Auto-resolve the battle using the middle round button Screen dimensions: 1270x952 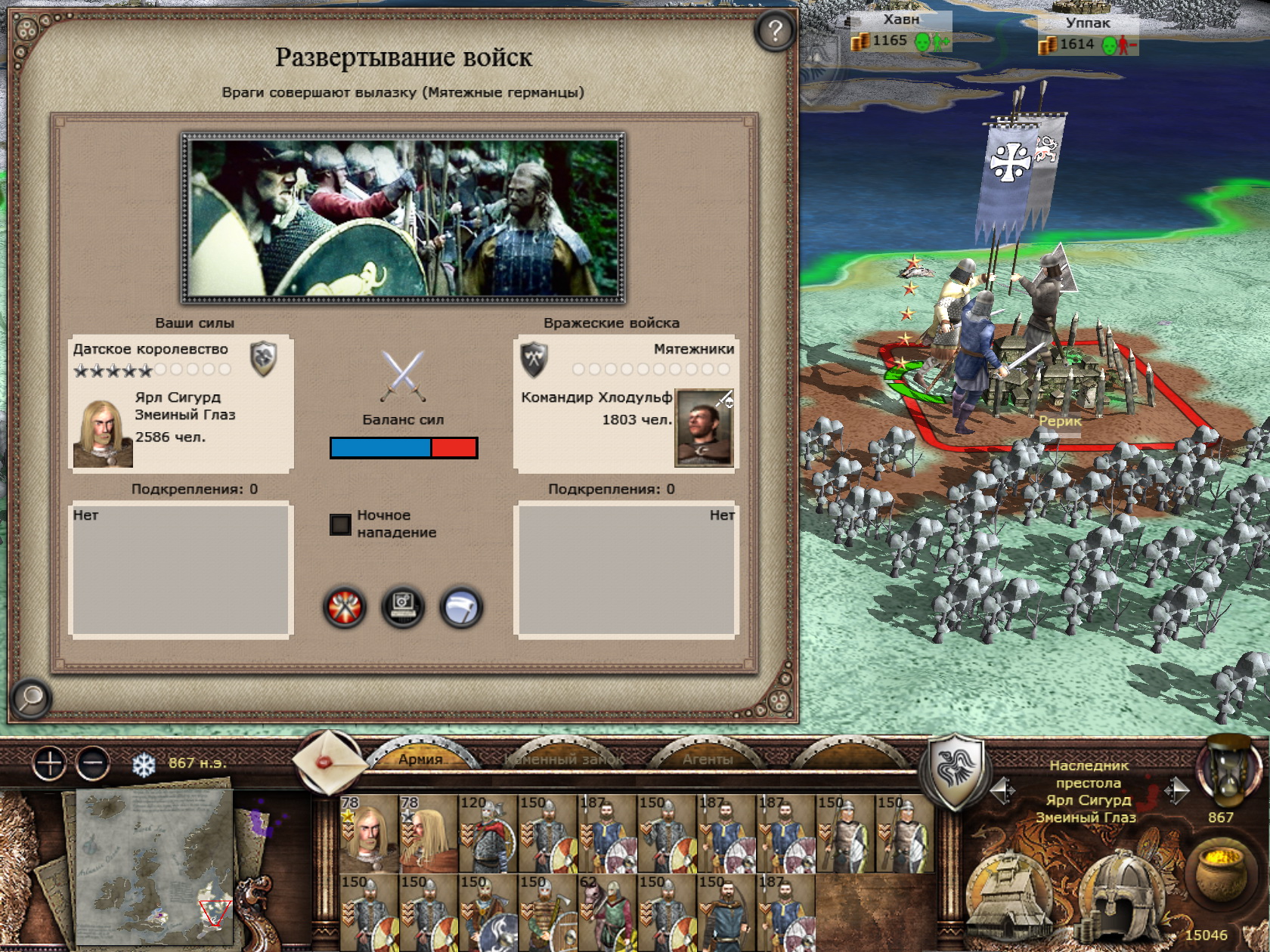pyautogui.click(x=403, y=607)
